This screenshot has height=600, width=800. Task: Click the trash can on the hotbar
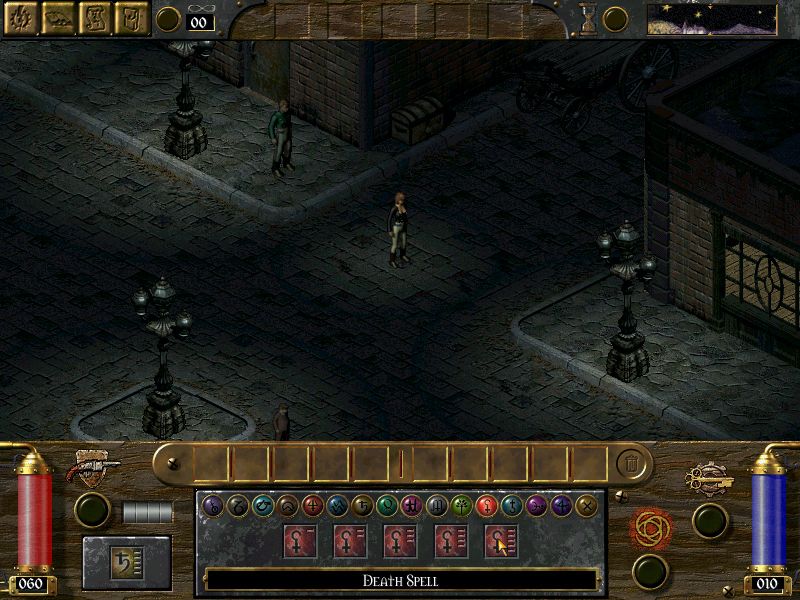(630, 463)
